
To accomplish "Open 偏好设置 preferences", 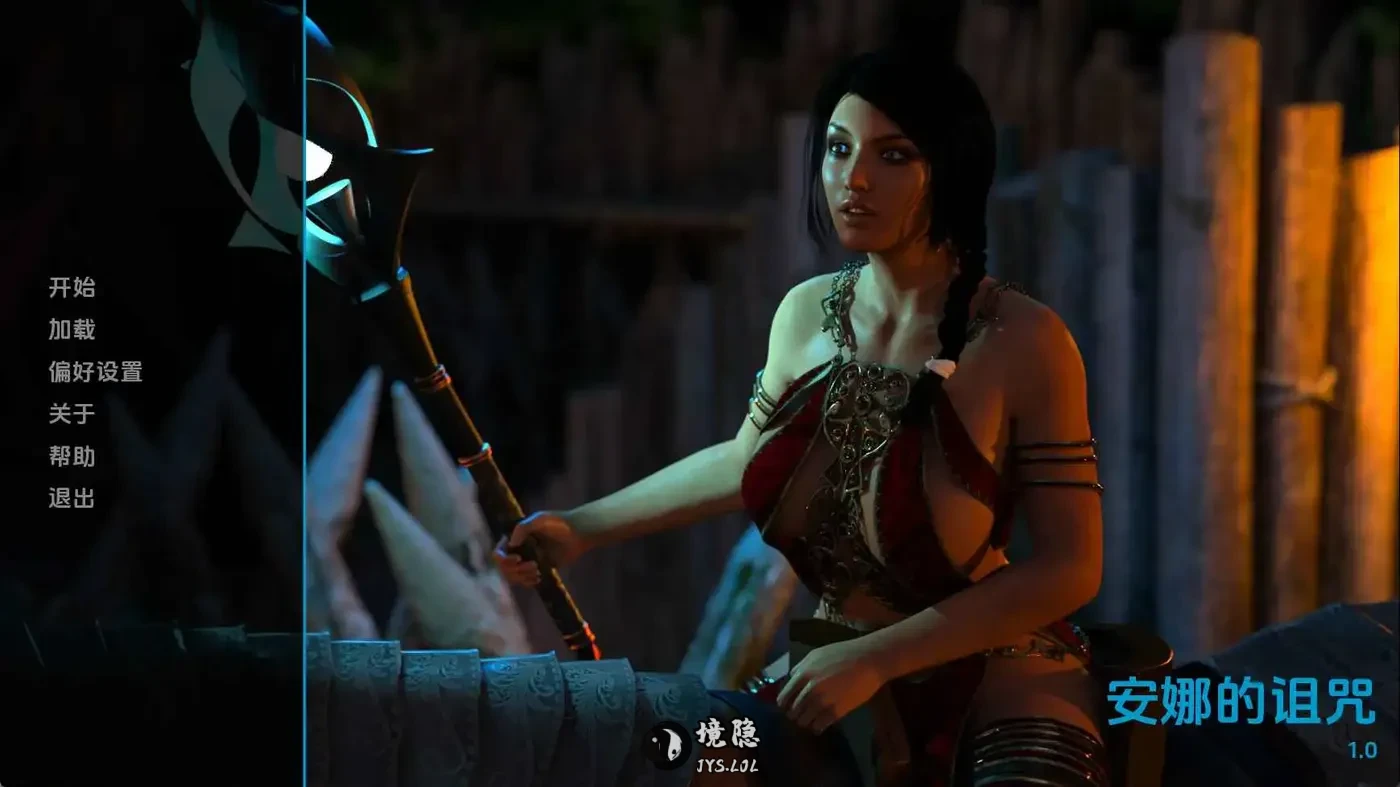I will pos(95,372).
